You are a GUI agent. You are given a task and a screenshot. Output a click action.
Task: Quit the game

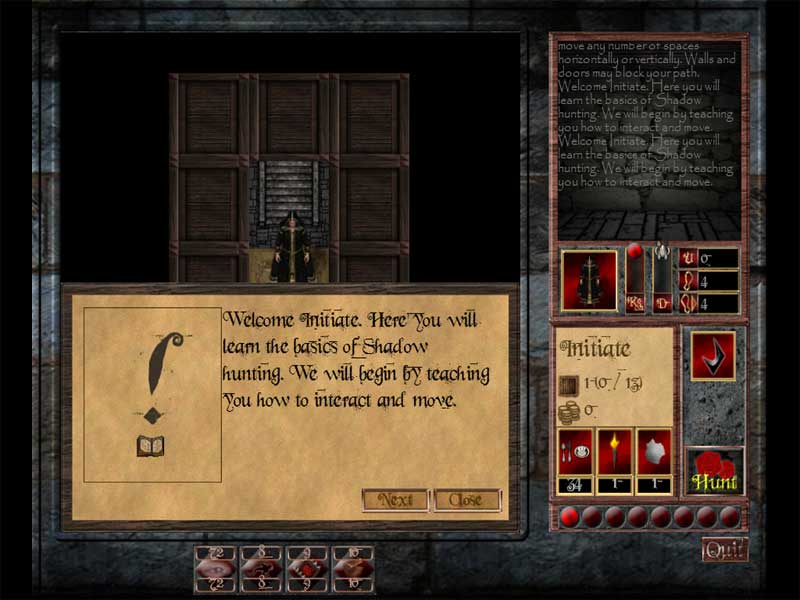tap(724, 549)
